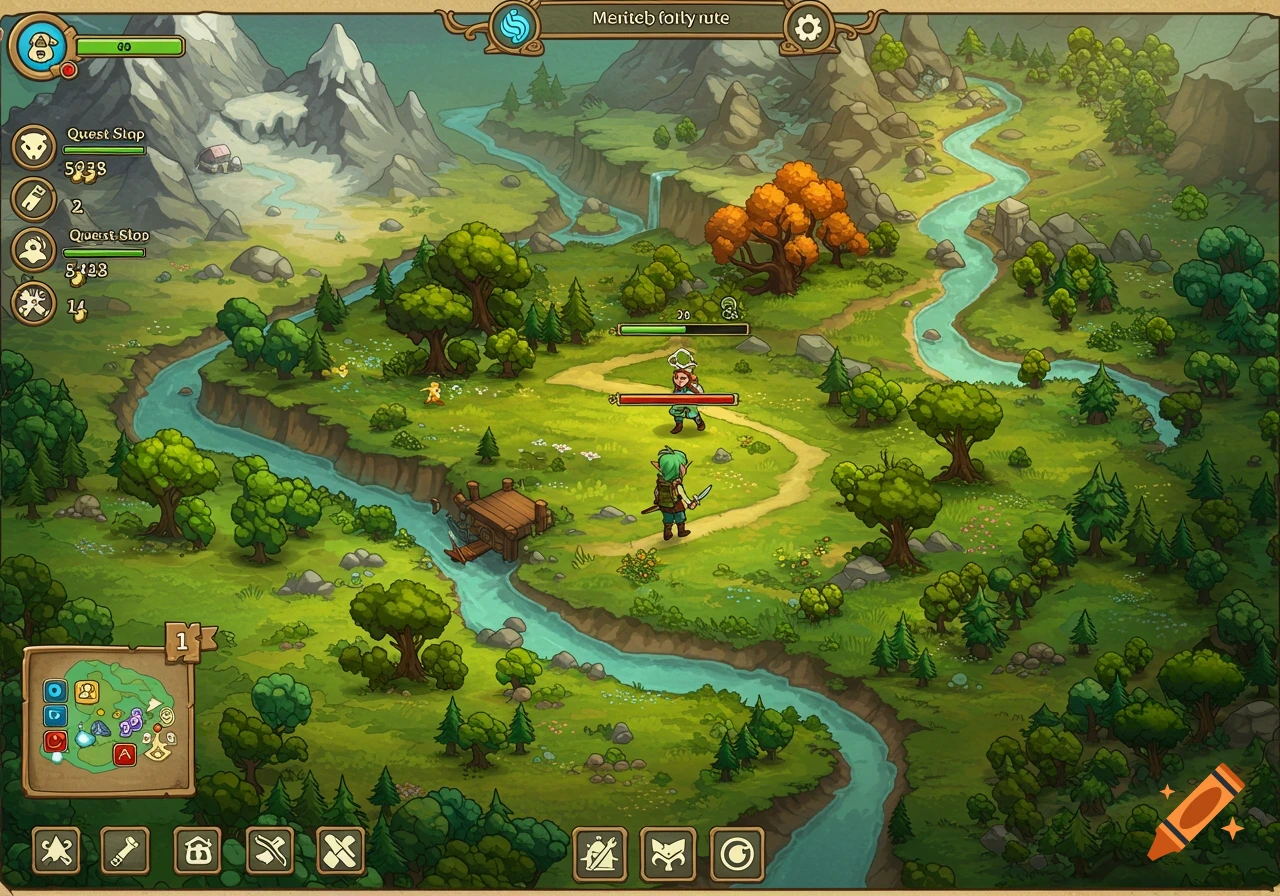Open the character portrait in top left corner

coord(40,46)
